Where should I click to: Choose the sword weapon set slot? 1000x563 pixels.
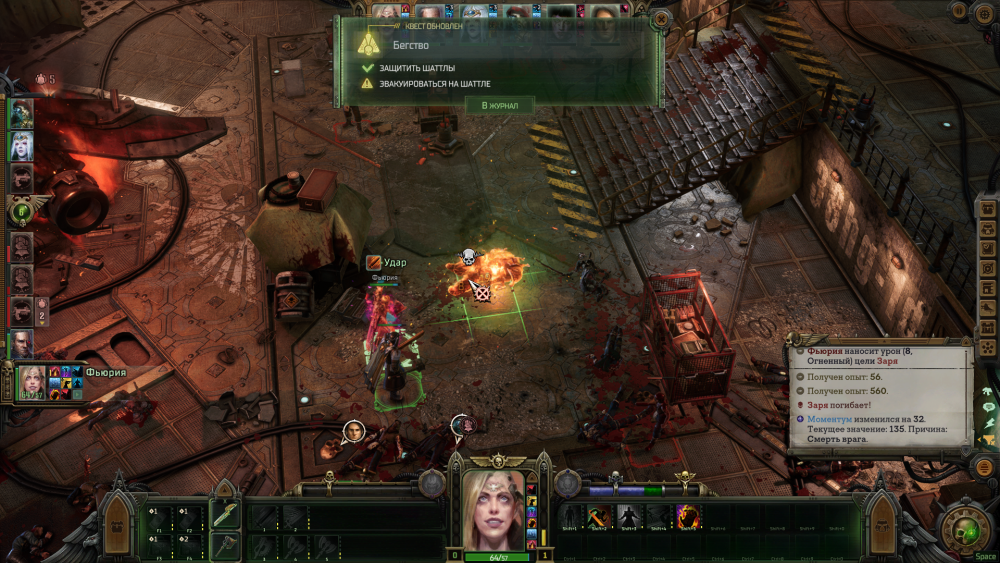point(225,516)
